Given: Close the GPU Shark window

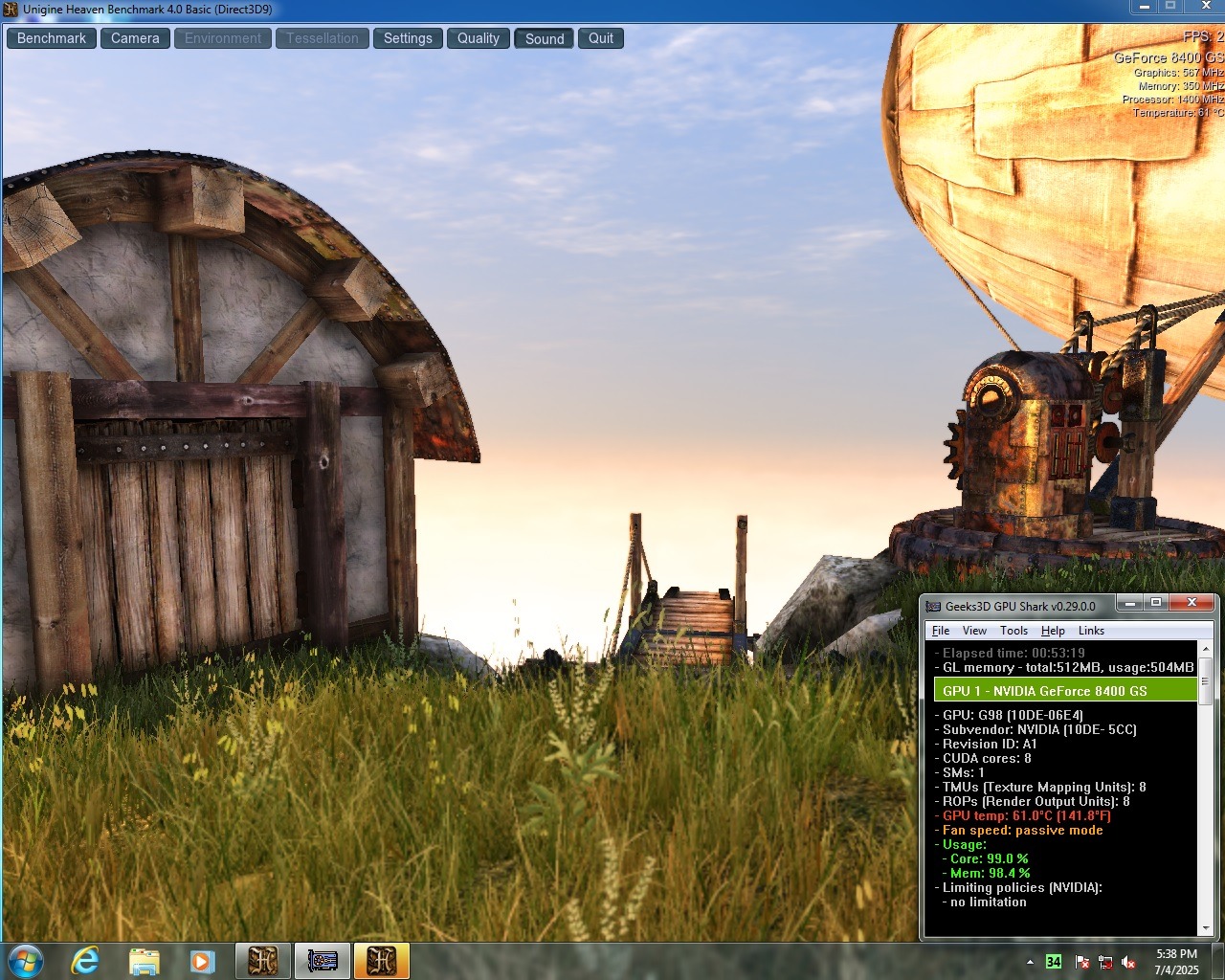Looking at the screenshot, I should coord(1192,603).
